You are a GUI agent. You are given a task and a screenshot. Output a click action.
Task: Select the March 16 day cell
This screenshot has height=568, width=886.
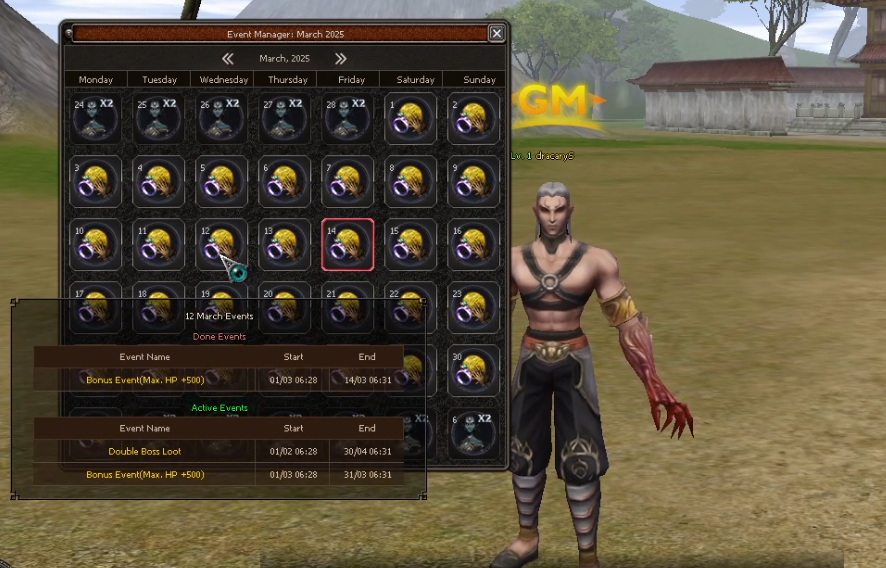click(x=473, y=245)
